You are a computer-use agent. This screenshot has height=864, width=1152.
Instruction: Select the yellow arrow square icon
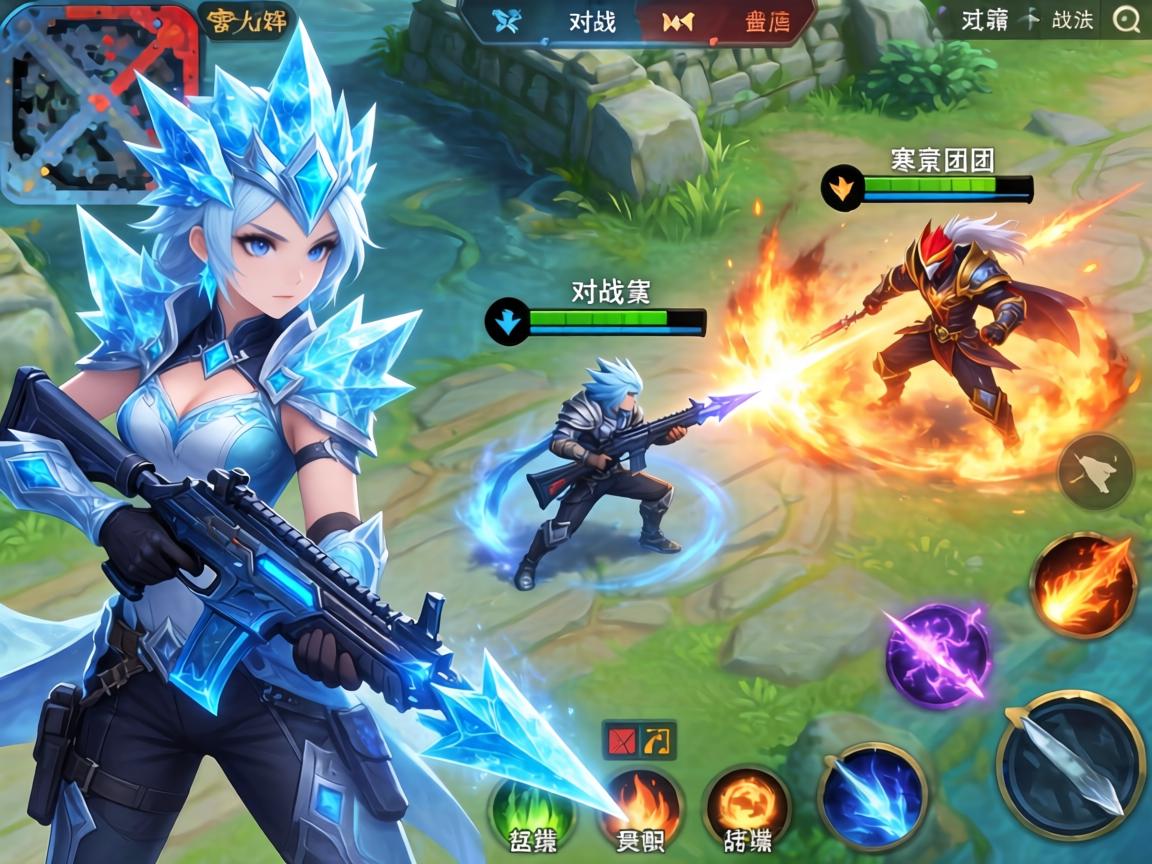tap(658, 740)
